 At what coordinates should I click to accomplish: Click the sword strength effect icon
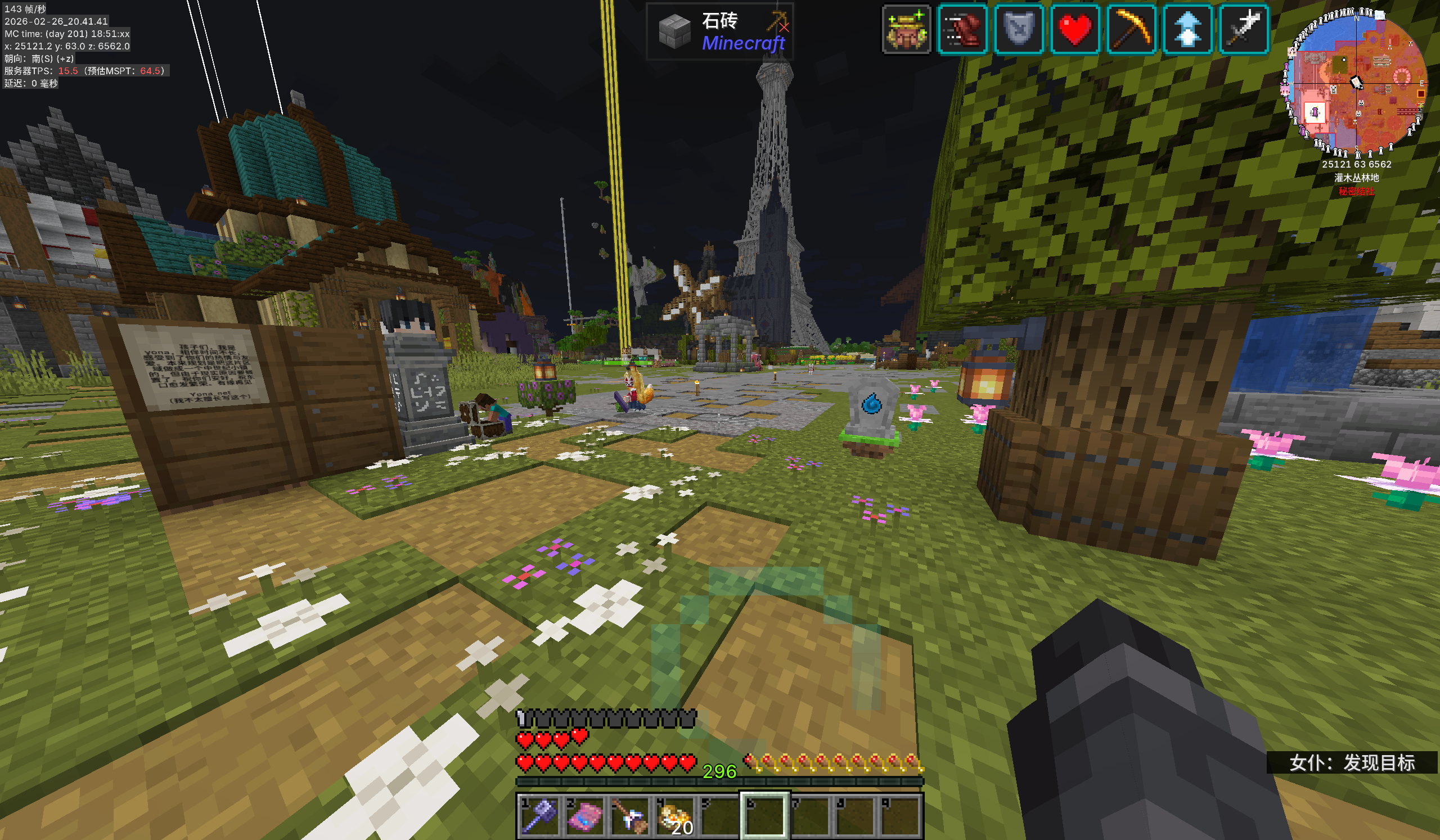click(1244, 30)
